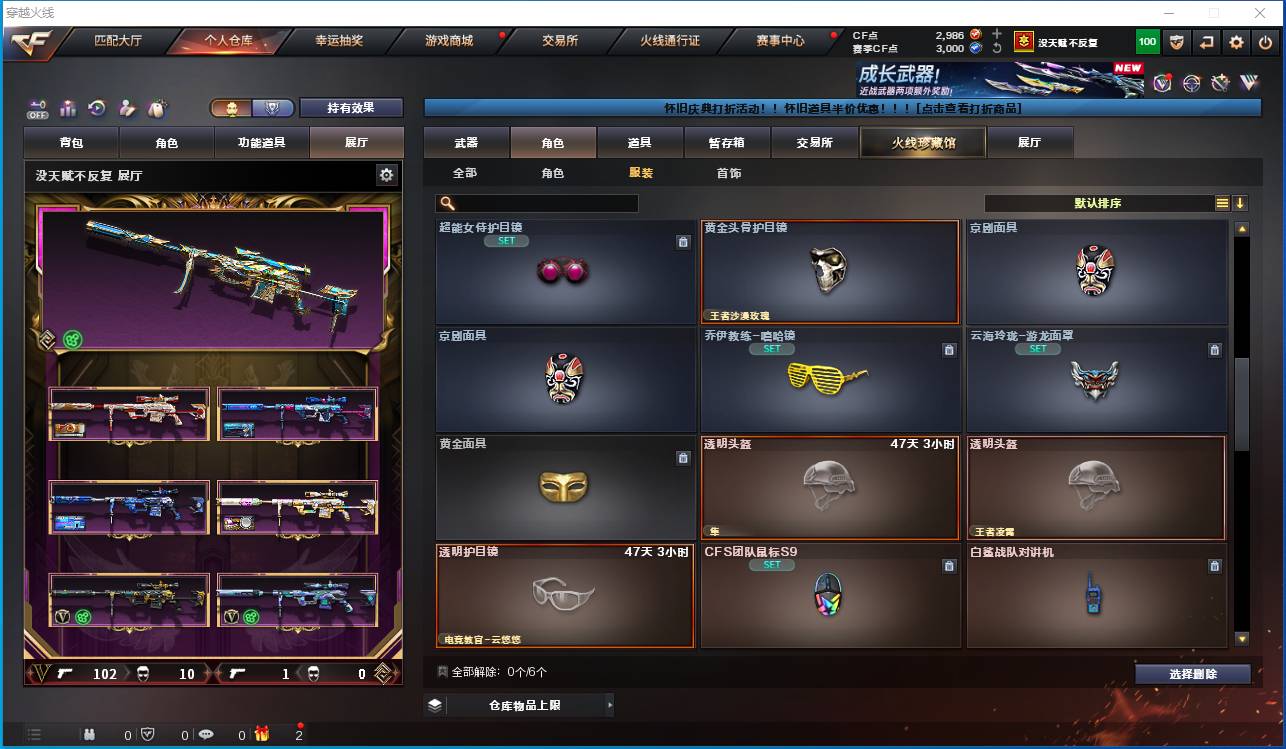The width and height of the screenshot is (1286, 749).
Task: Click the restore/history circular arrow icon above 背包
Action: 96,107
